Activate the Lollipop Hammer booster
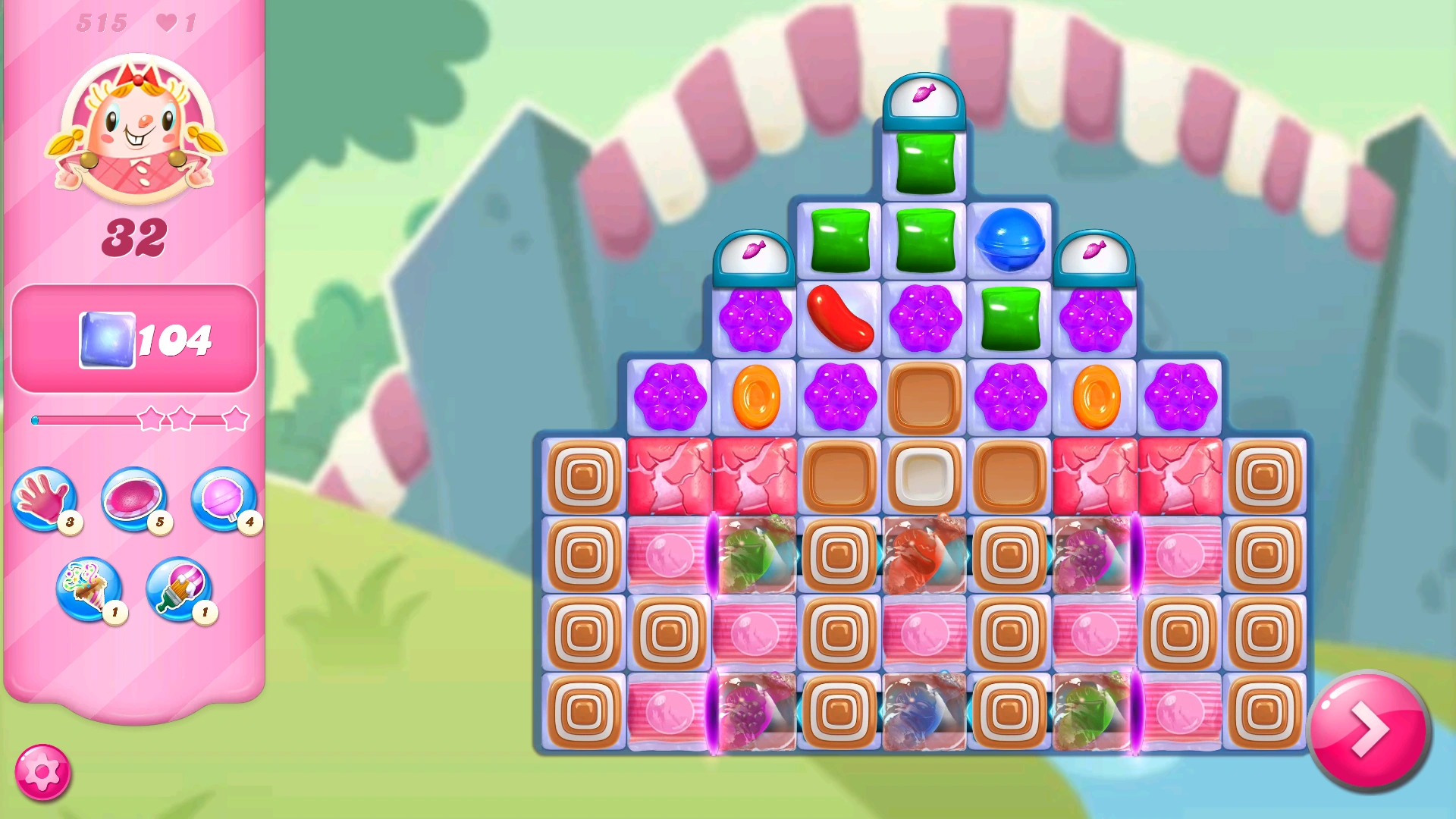The height and width of the screenshot is (819, 1456). pyautogui.click(x=222, y=500)
